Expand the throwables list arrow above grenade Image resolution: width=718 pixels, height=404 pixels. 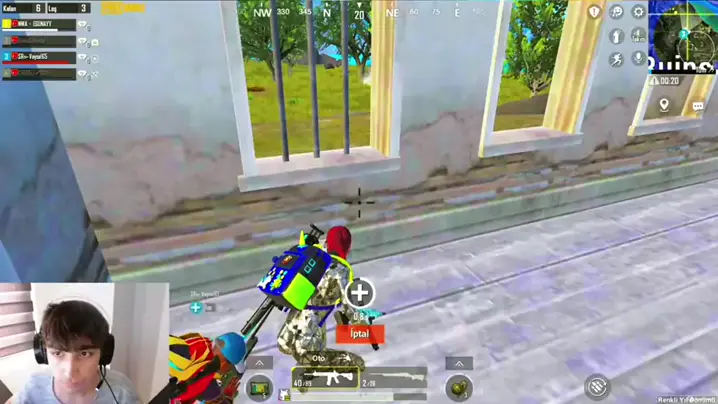coord(459,364)
